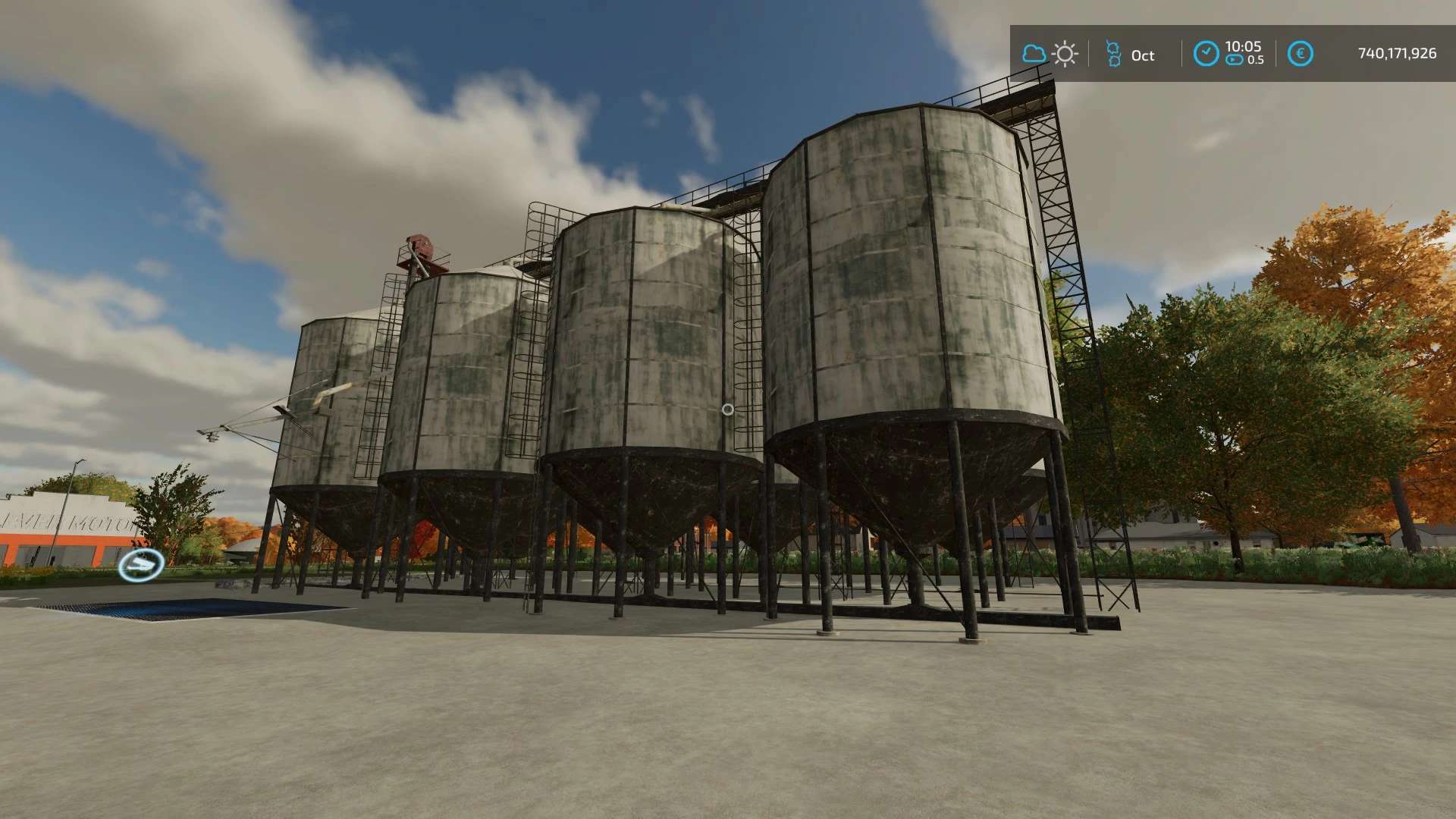The height and width of the screenshot is (819, 1456).
Task: Click the cloud weather icon
Action: 1034,54
